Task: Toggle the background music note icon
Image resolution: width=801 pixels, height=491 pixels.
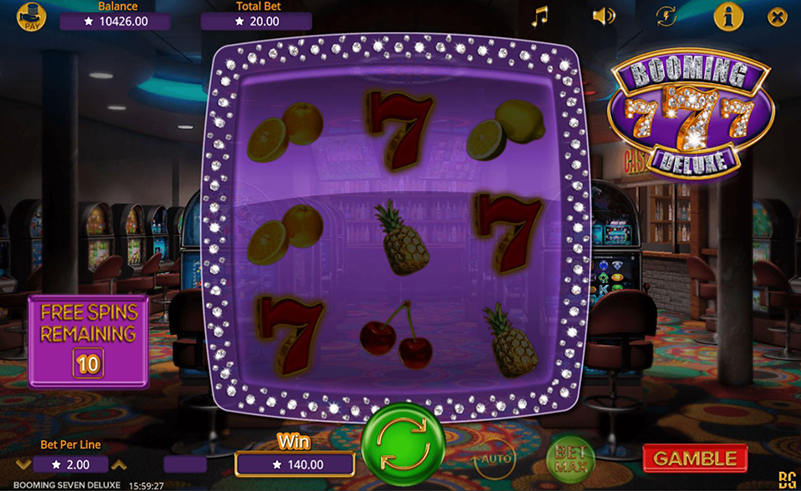Action: pyautogui.click(x=540, y=16)
